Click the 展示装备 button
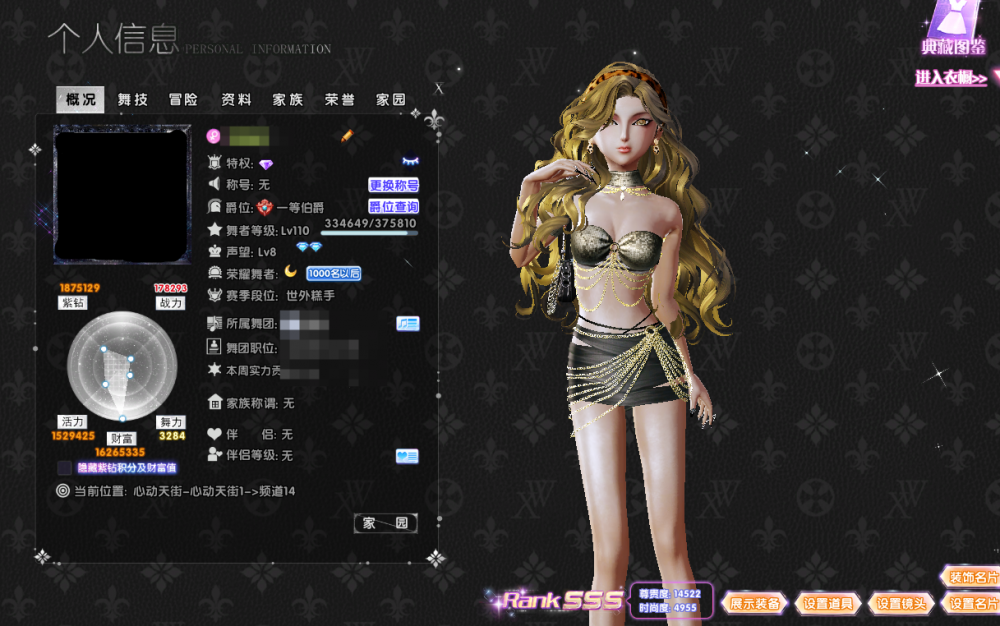Image resolution: width=1000 pixels, height=626 pixels. click(755, 604)
